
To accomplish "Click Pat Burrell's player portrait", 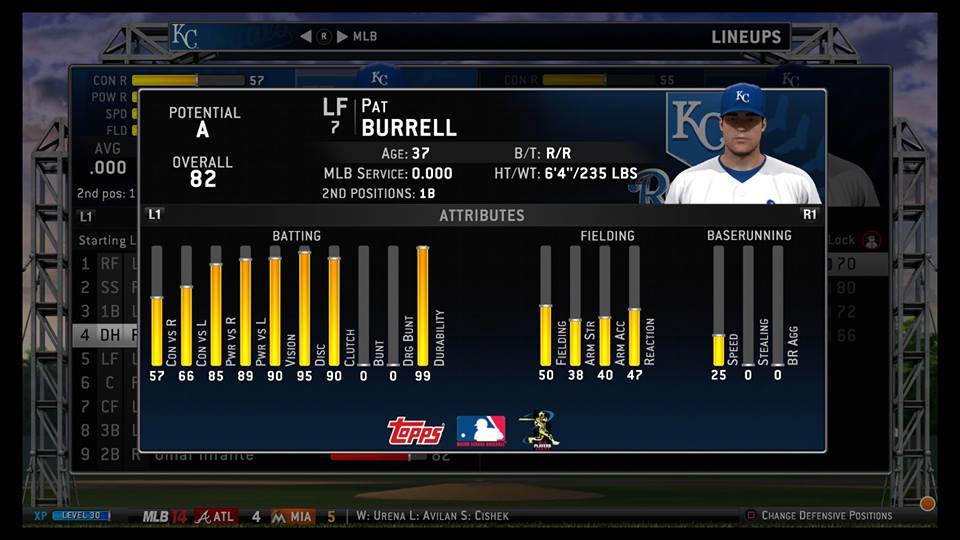I will pos(743,145).
